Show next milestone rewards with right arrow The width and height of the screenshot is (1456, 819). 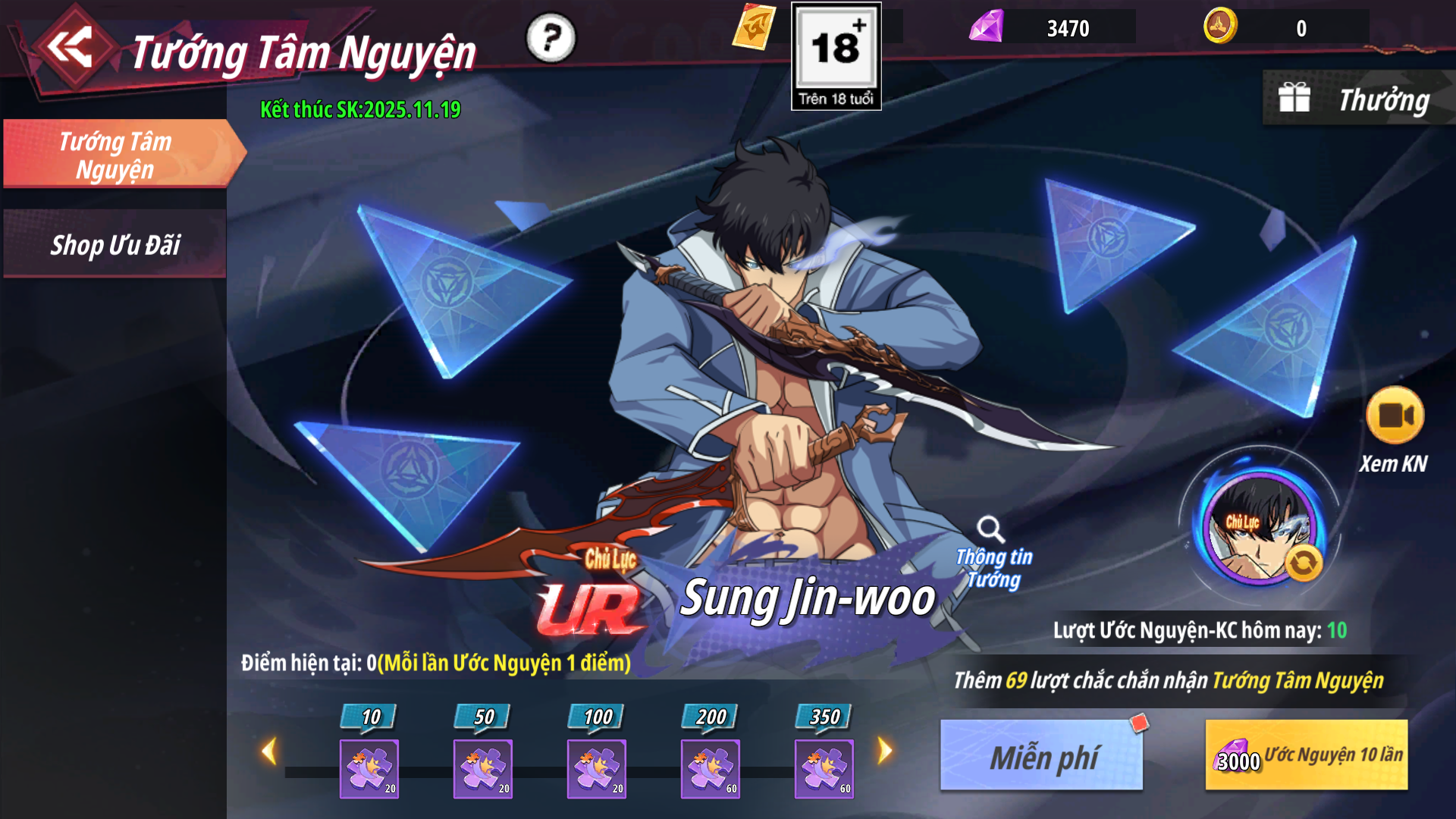tap(885, 752)
